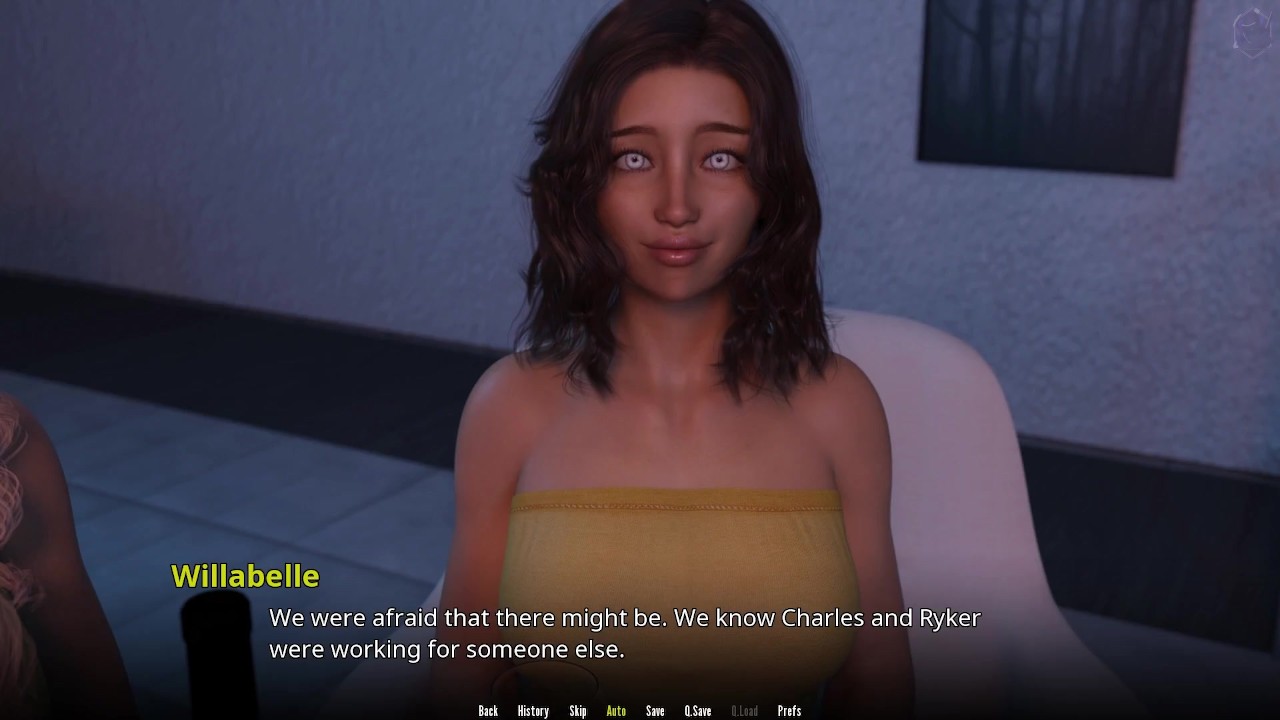This screenshot has width=1280, height=720.
Task: Open the dialogue History log
Action: 533,711
